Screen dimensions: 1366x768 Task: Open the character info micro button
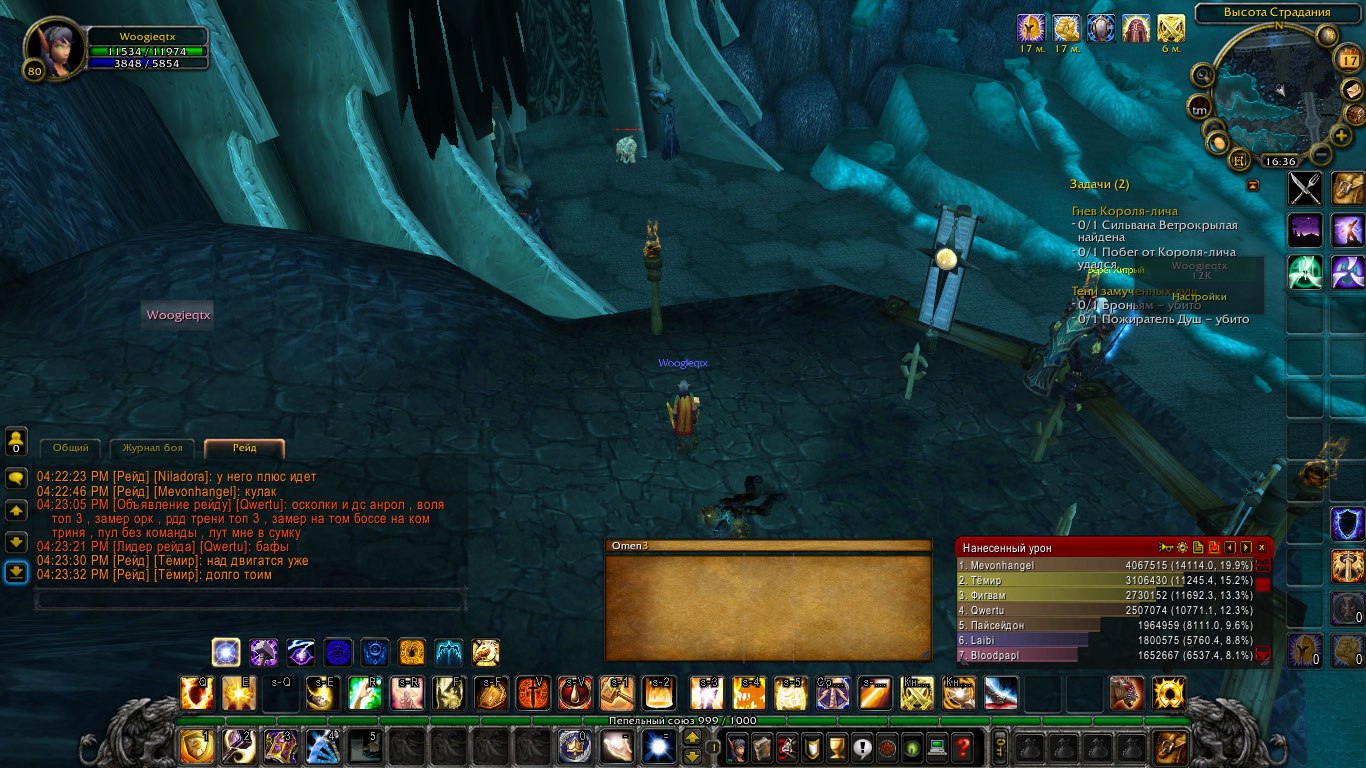[x=737, y=746]
